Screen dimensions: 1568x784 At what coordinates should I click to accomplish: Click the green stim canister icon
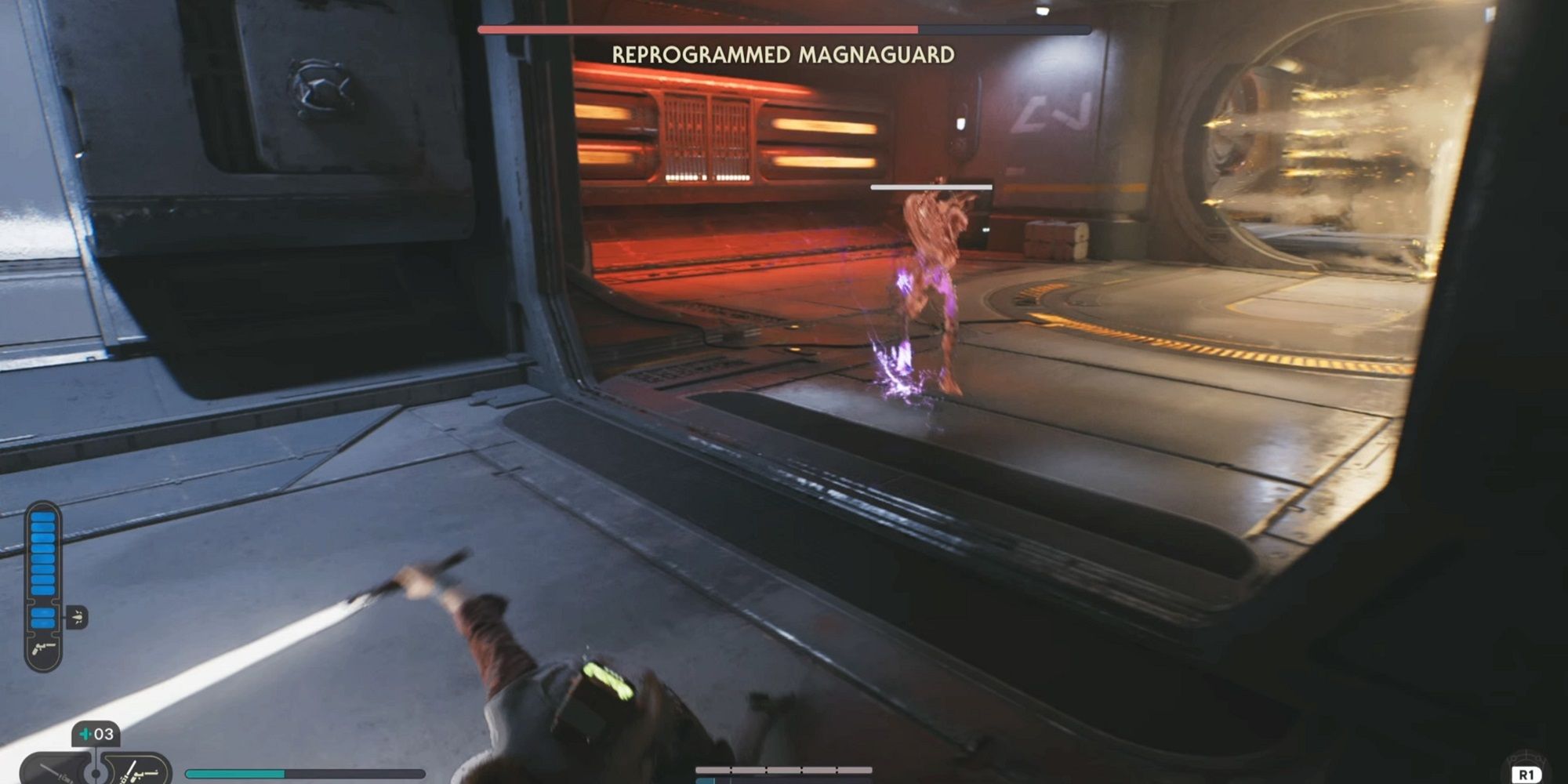click(x=85, y=733)
